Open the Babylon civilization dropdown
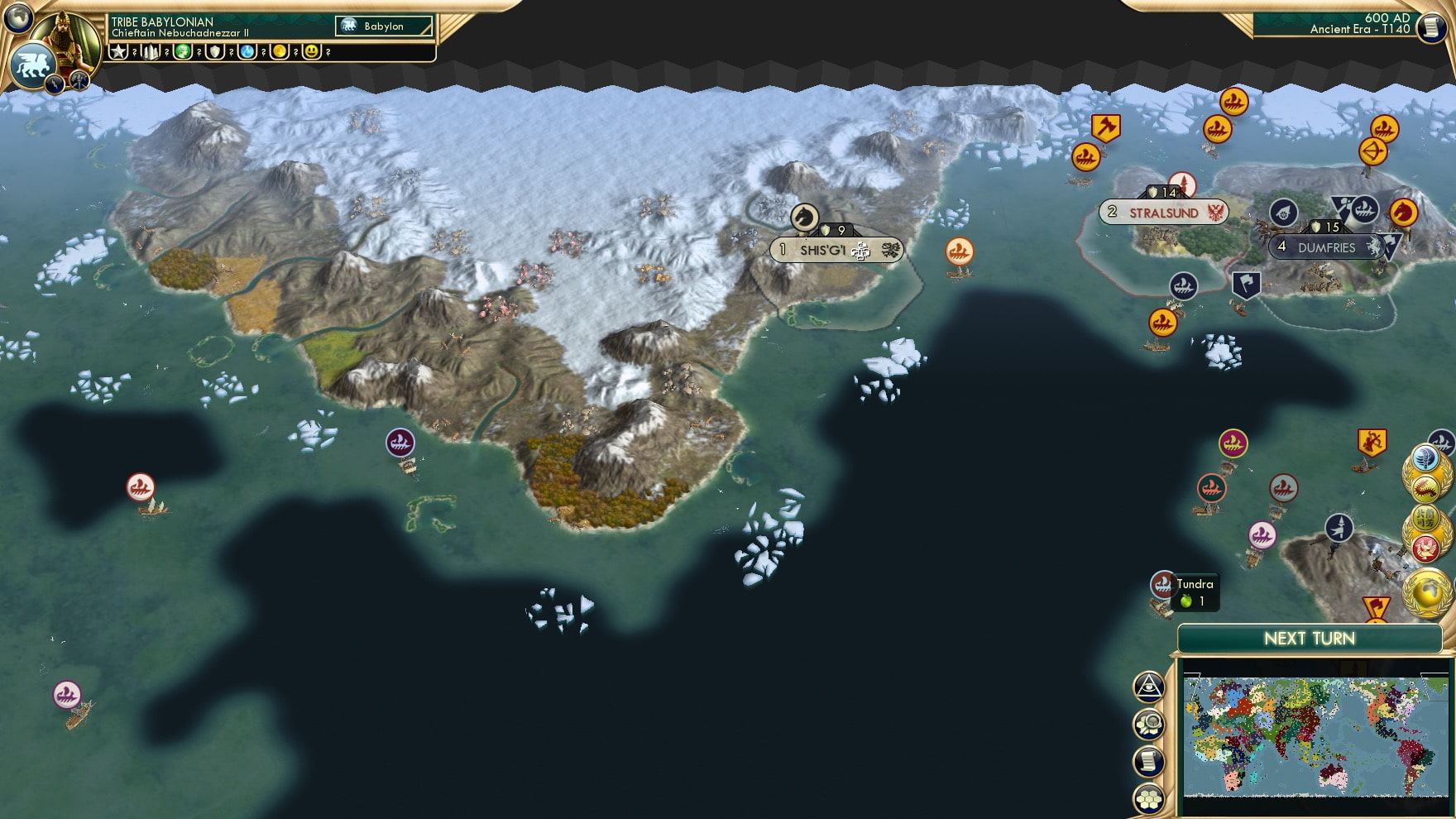This screenshot has width=1456, height=819. [383, 26]
